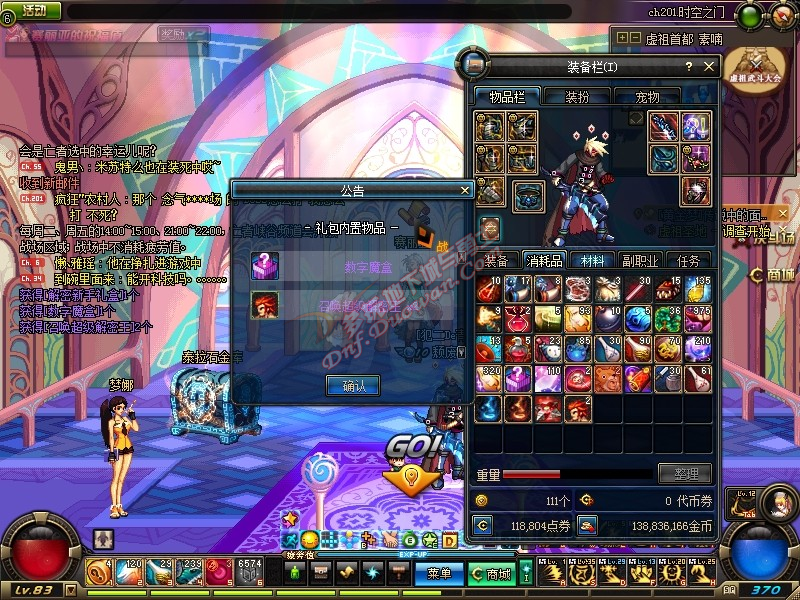Open the 副职业 sub-profession tab

pos(641,260)
